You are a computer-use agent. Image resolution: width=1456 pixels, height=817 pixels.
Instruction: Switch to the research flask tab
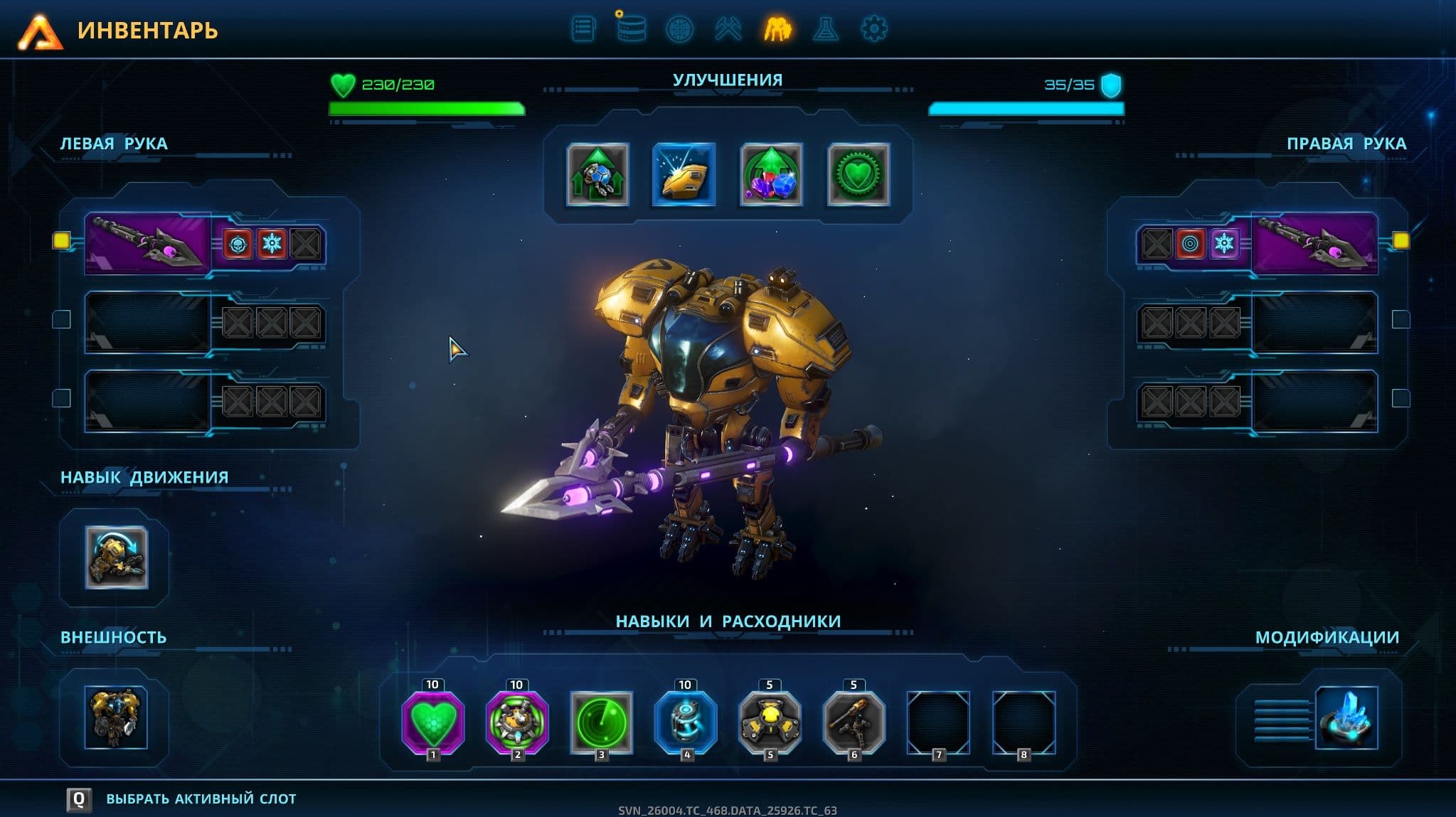[825, 29]
